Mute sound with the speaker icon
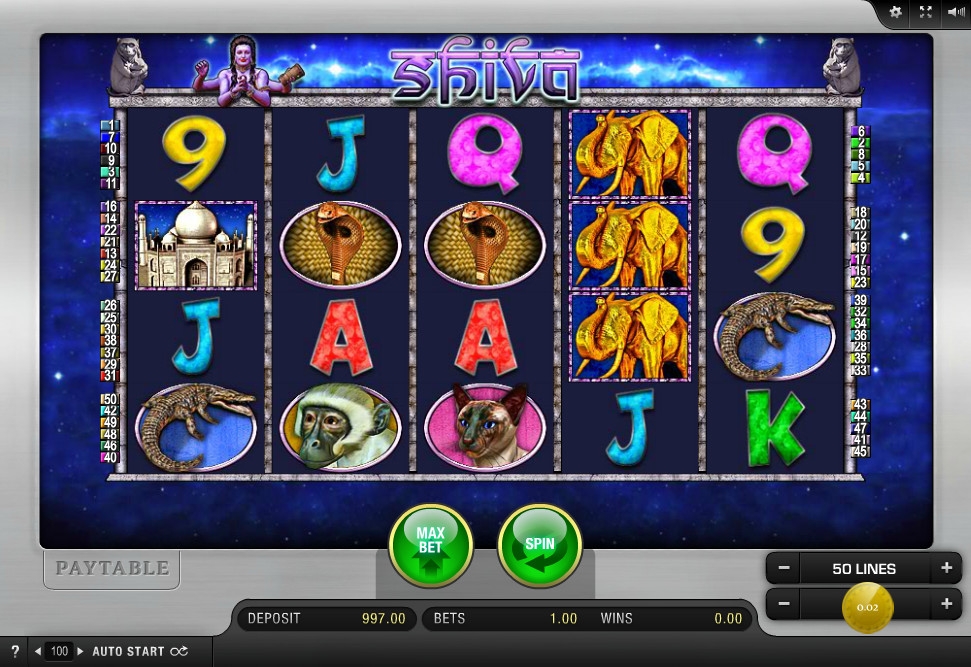This screenshot has height=667, width=971. pos(955,12)
